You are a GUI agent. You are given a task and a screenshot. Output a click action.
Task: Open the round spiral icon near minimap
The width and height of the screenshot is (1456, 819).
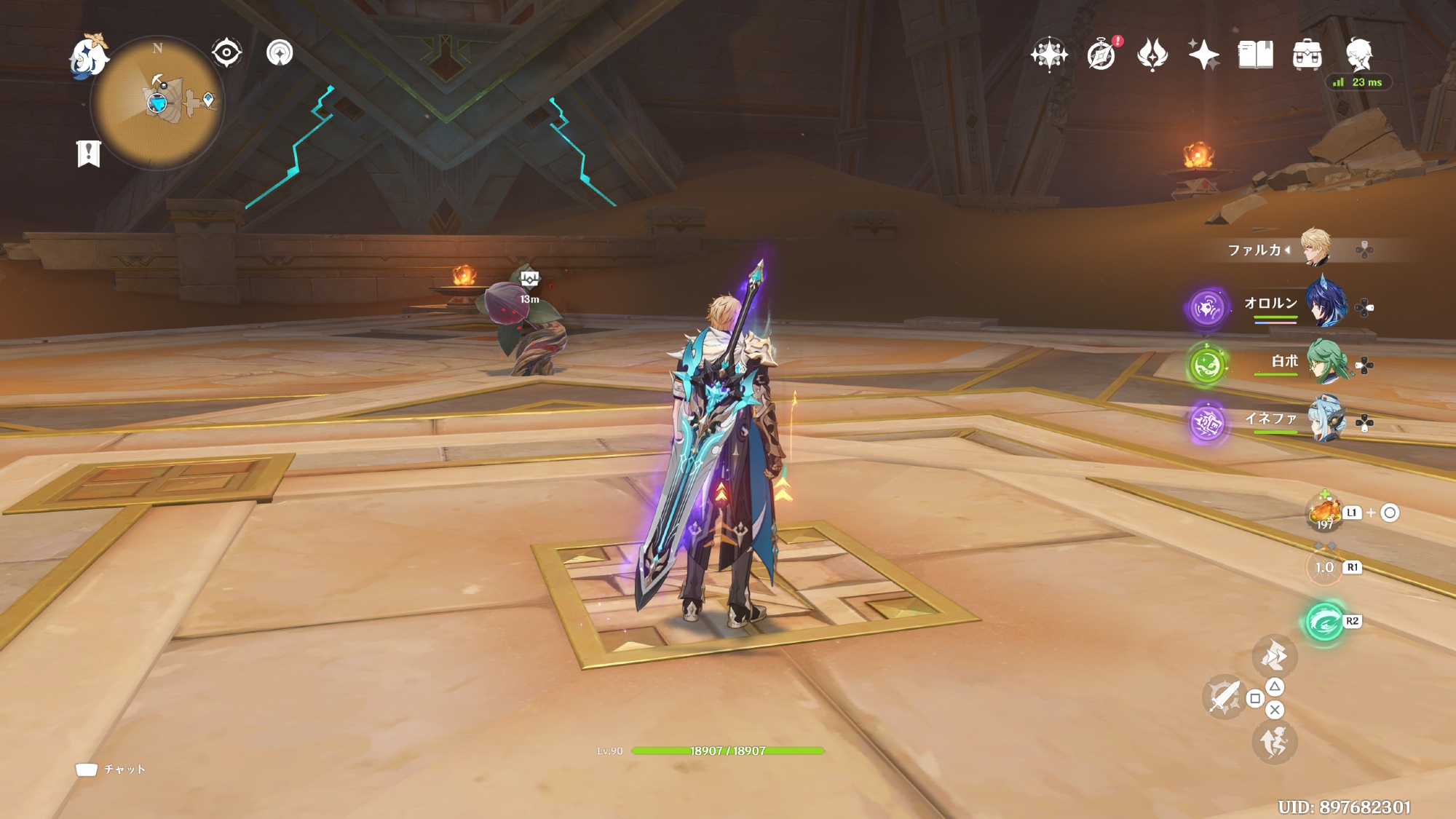pyautogui.click(x=280, y=52)
